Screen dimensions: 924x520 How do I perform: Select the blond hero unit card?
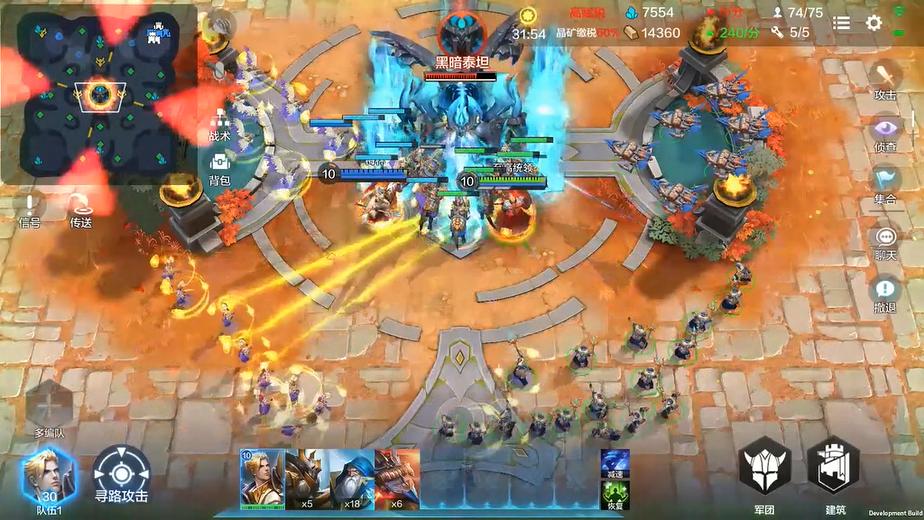pyautogui.click(x=261, y=478)
